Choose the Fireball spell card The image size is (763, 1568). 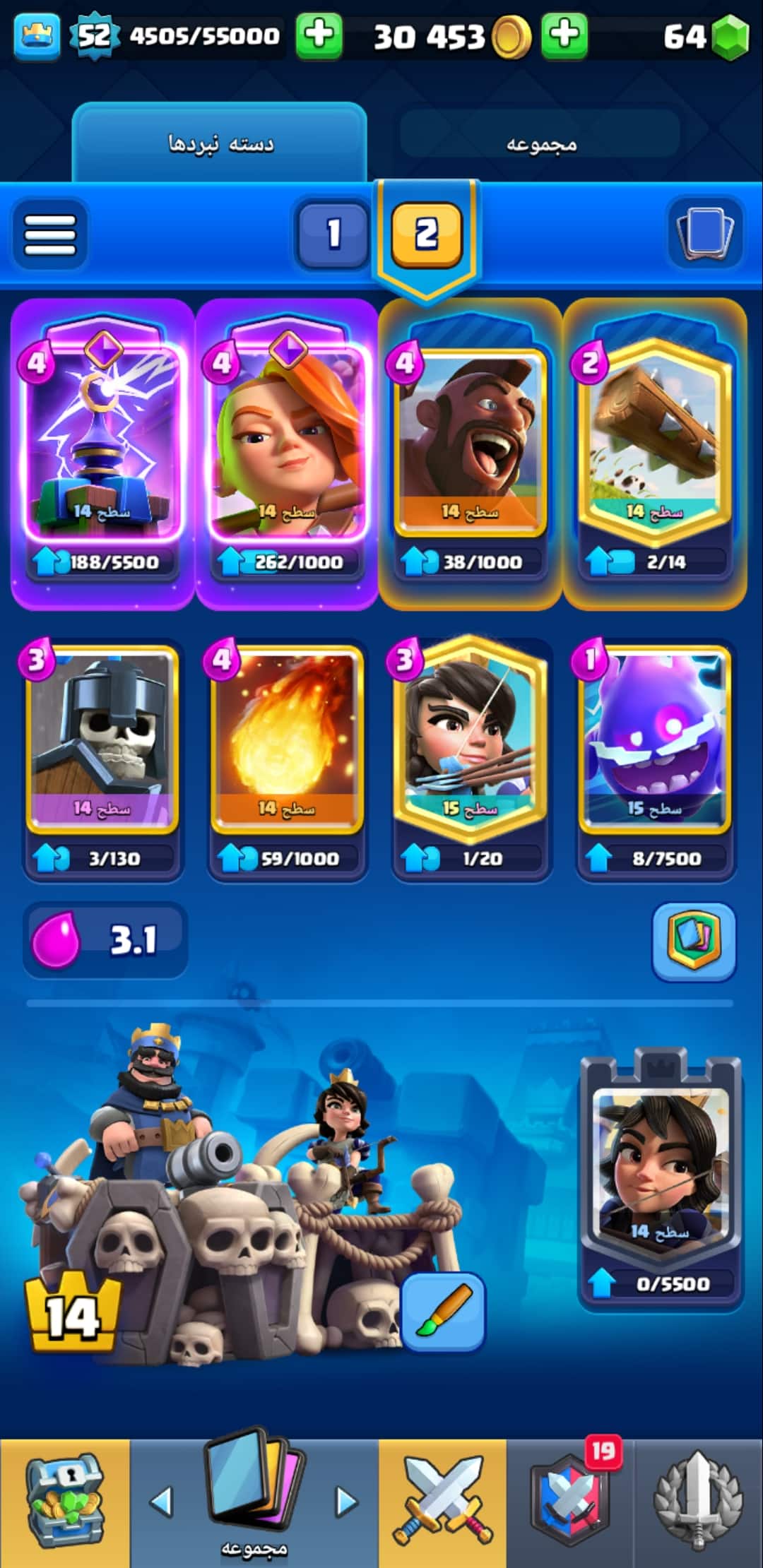pos(287,738)
